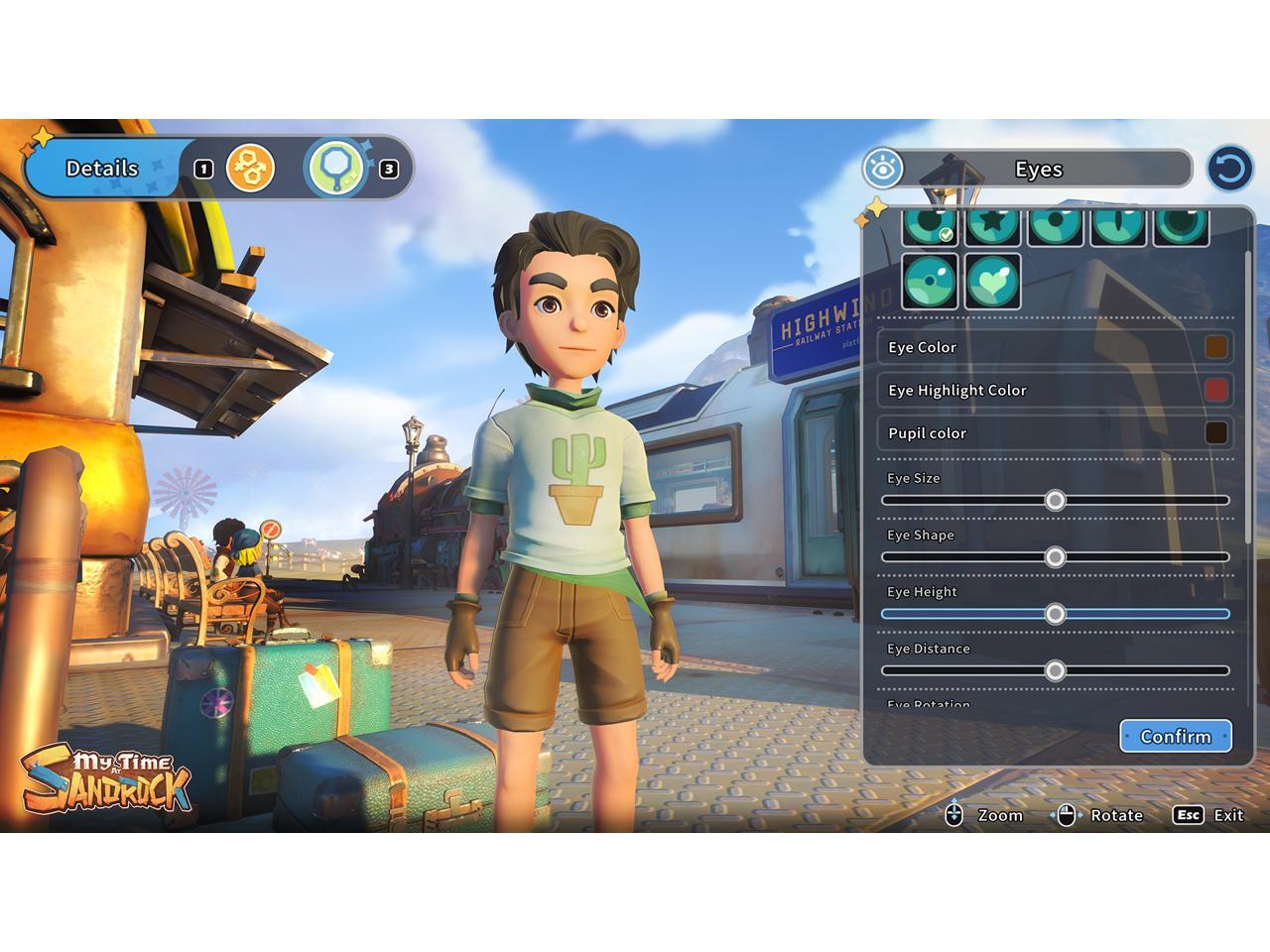Click the Eye Height slider handle
This screenshot has height=952, width=1270.
coord(1056,615)
